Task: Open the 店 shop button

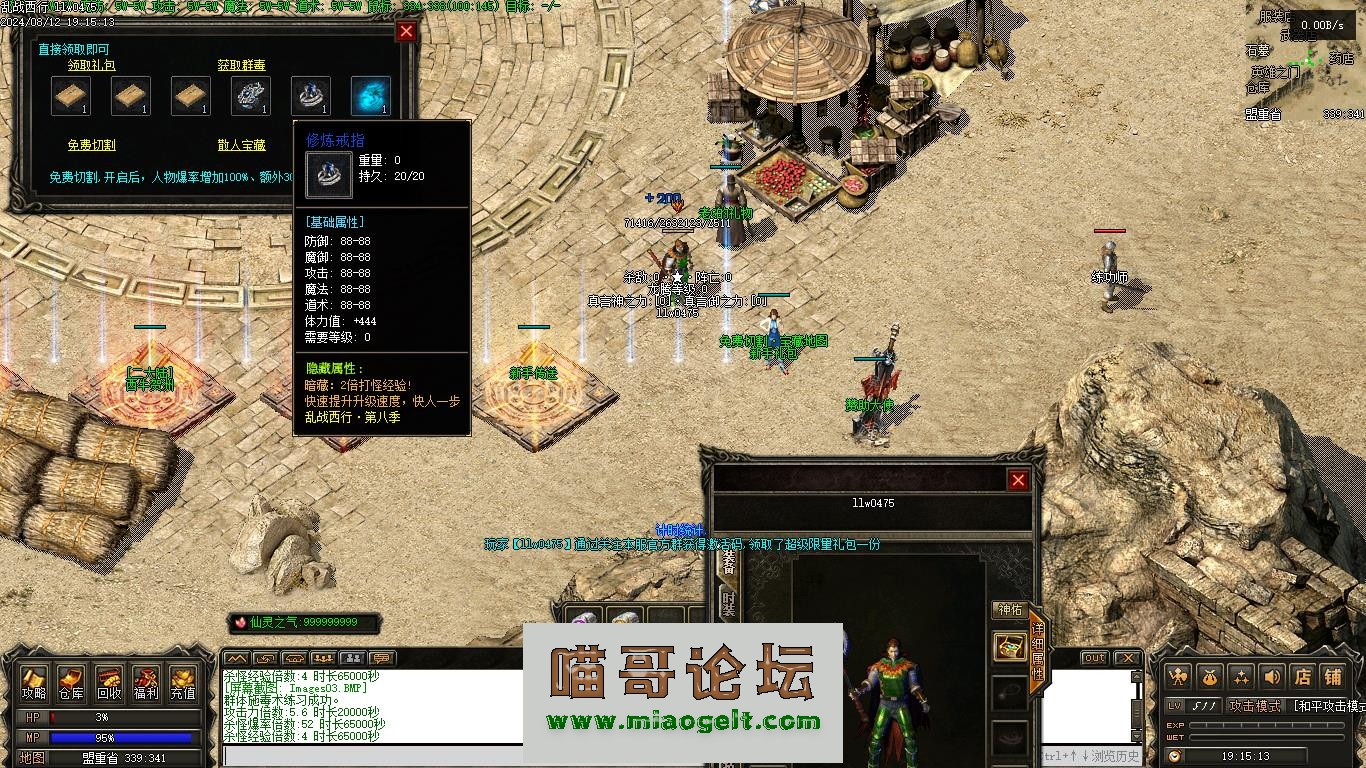Action: [x=1302, y=676]
